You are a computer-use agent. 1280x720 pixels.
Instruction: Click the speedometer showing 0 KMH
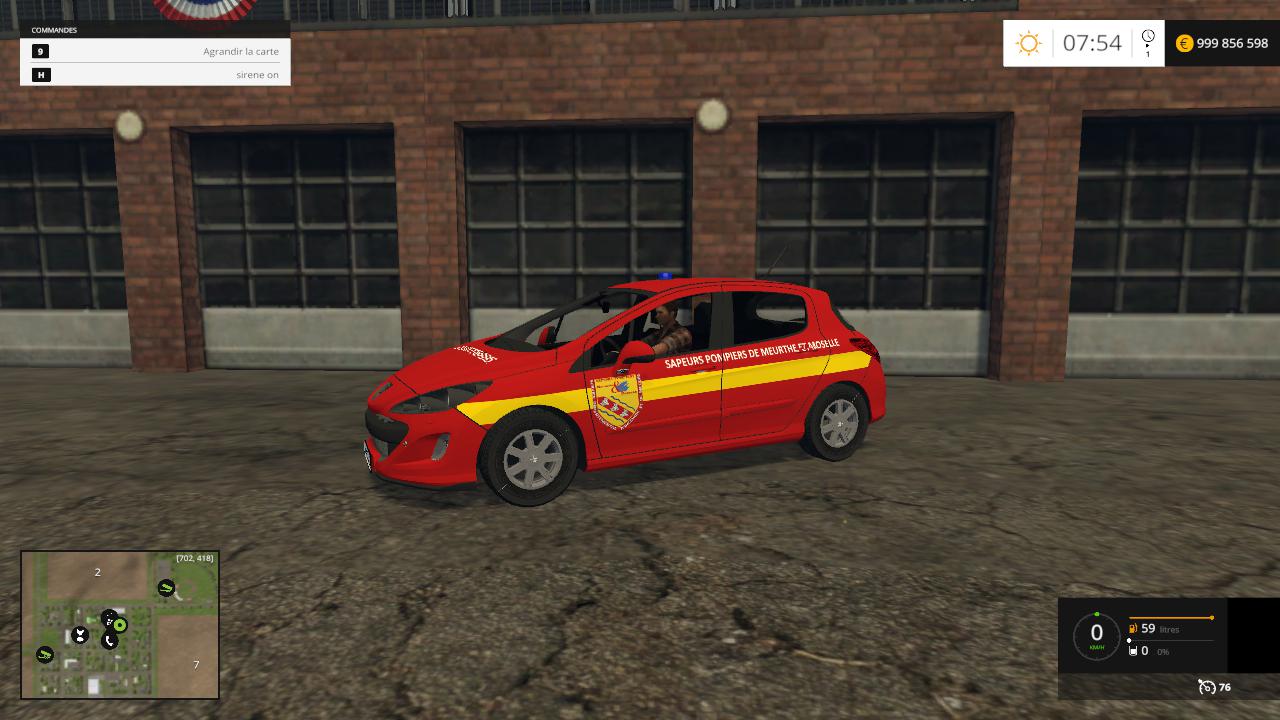pos(1096,633)
